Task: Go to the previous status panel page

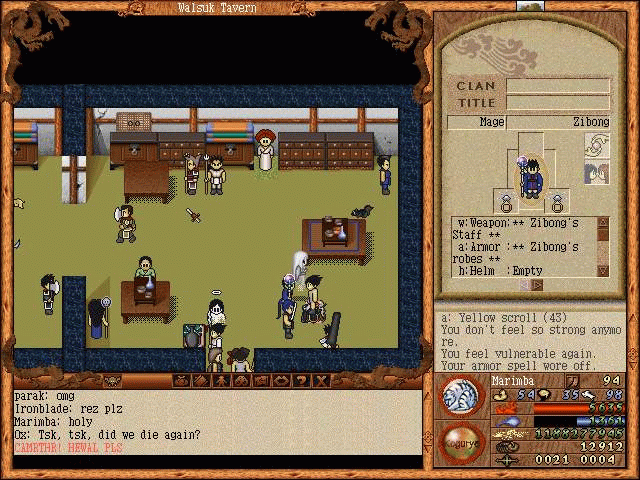Action: click(526, 285)
